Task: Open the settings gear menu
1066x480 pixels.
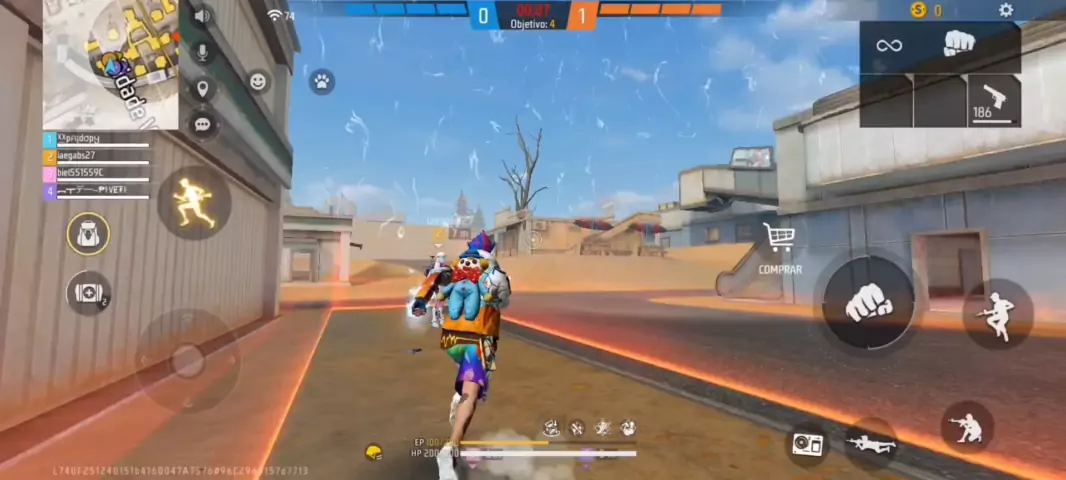Action: tap(1006, 10)
